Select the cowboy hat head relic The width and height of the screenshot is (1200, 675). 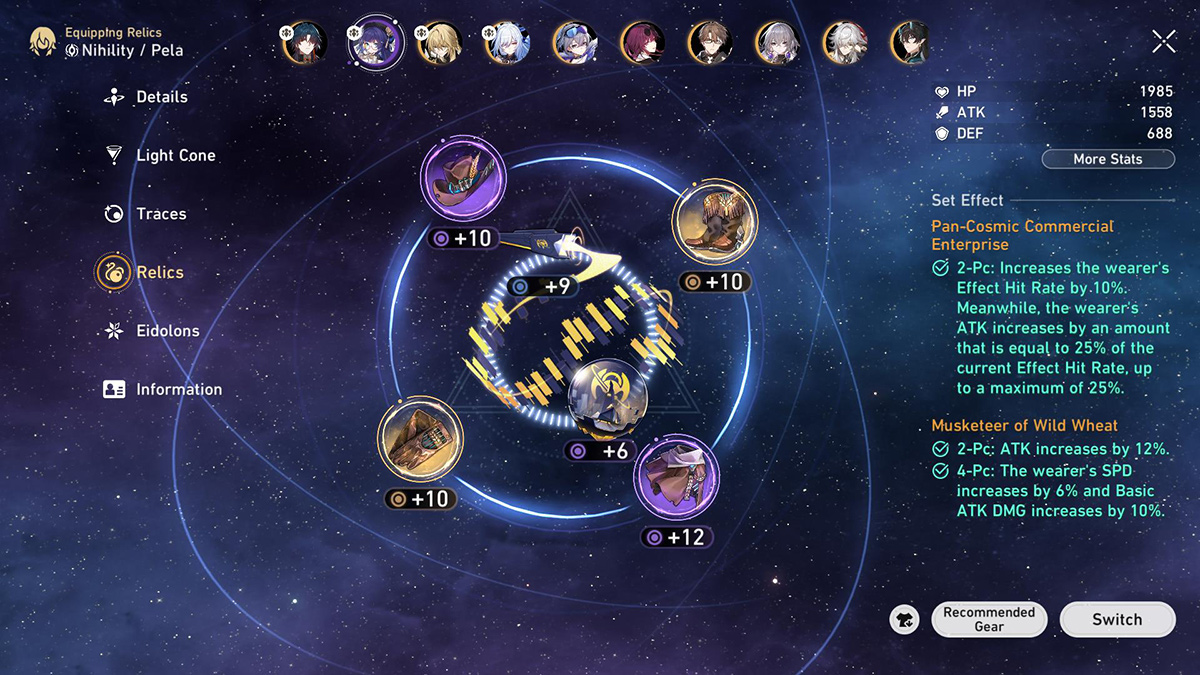click(x=463, y=181)
